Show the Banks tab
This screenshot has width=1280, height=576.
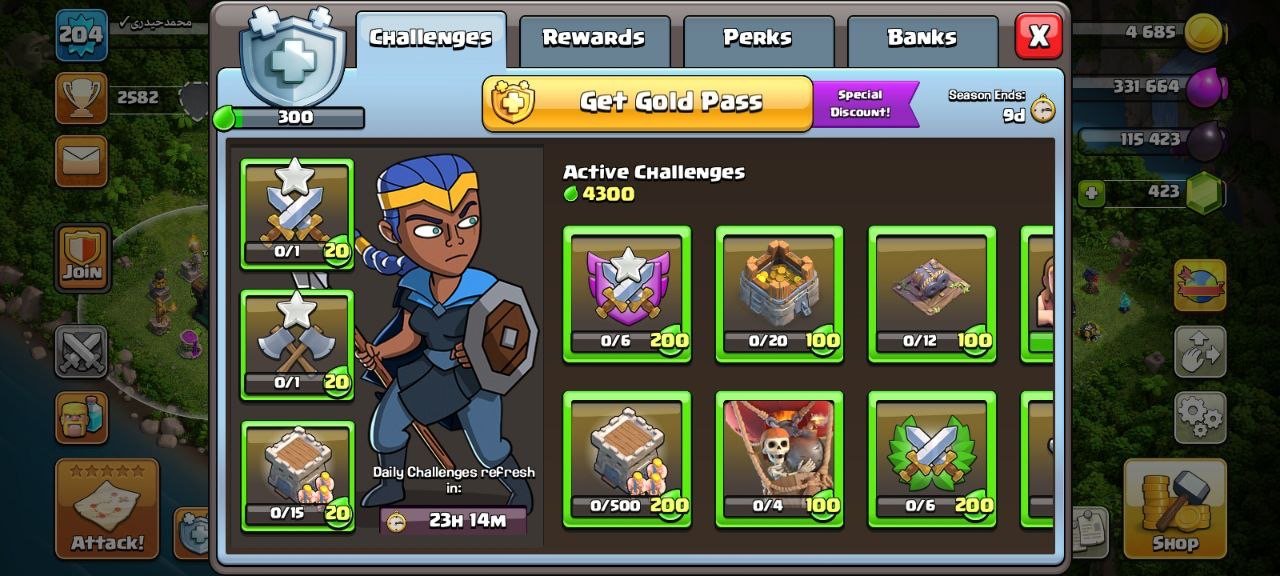tap(922, 39)
